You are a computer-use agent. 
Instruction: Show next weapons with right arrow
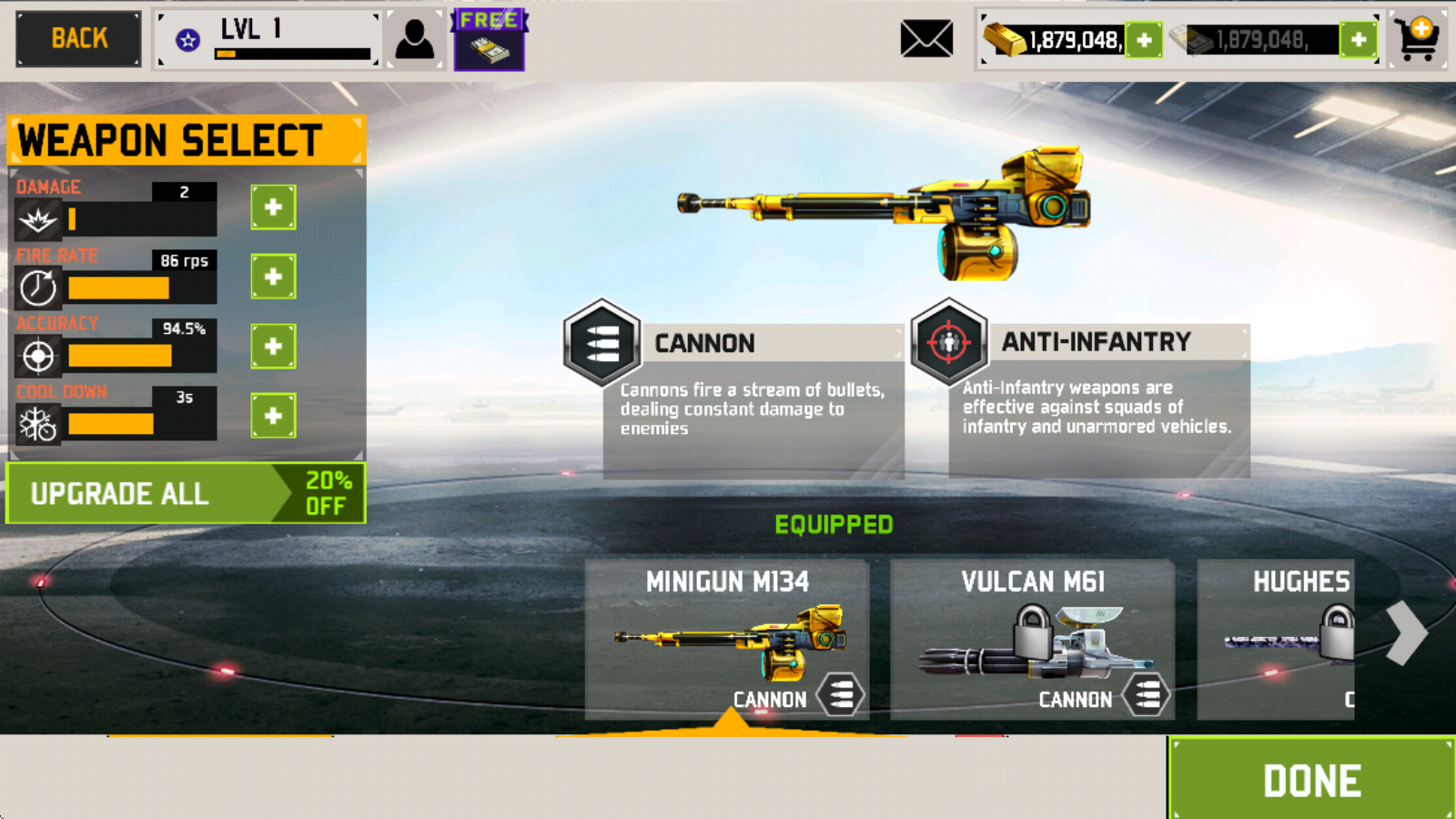[x=1407, y=632]
